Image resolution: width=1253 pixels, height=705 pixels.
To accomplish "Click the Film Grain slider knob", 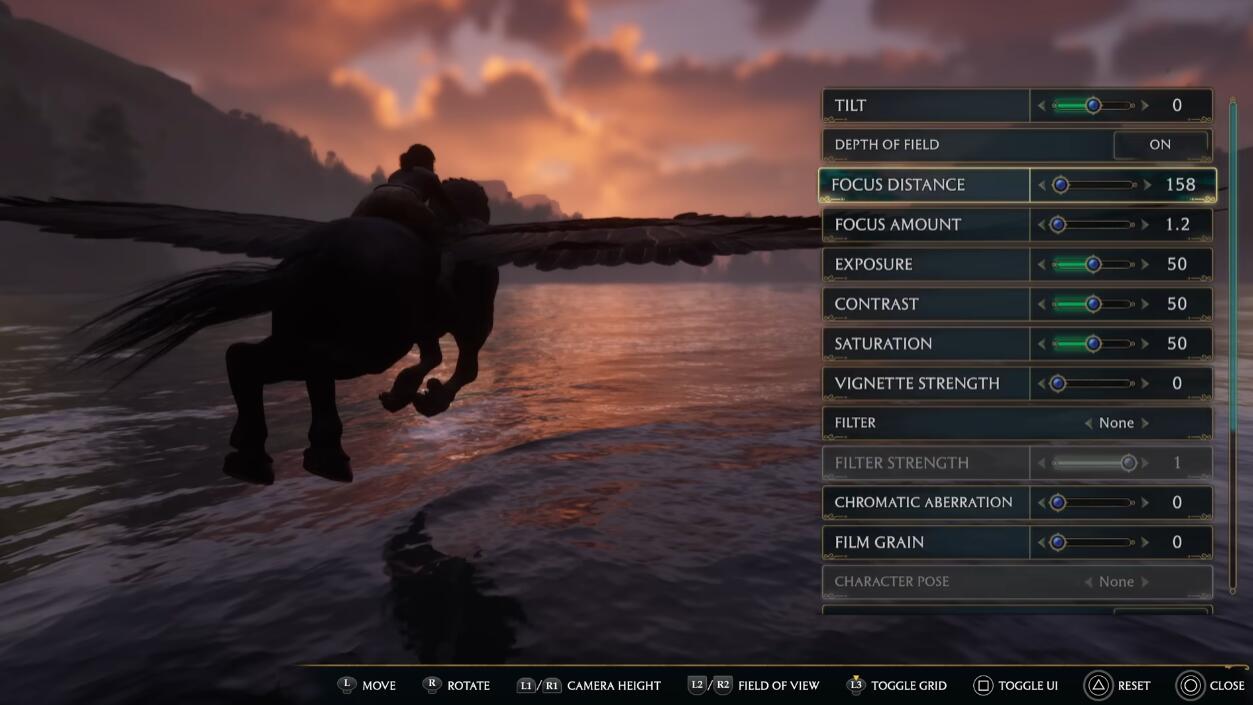I will 1058,542.
